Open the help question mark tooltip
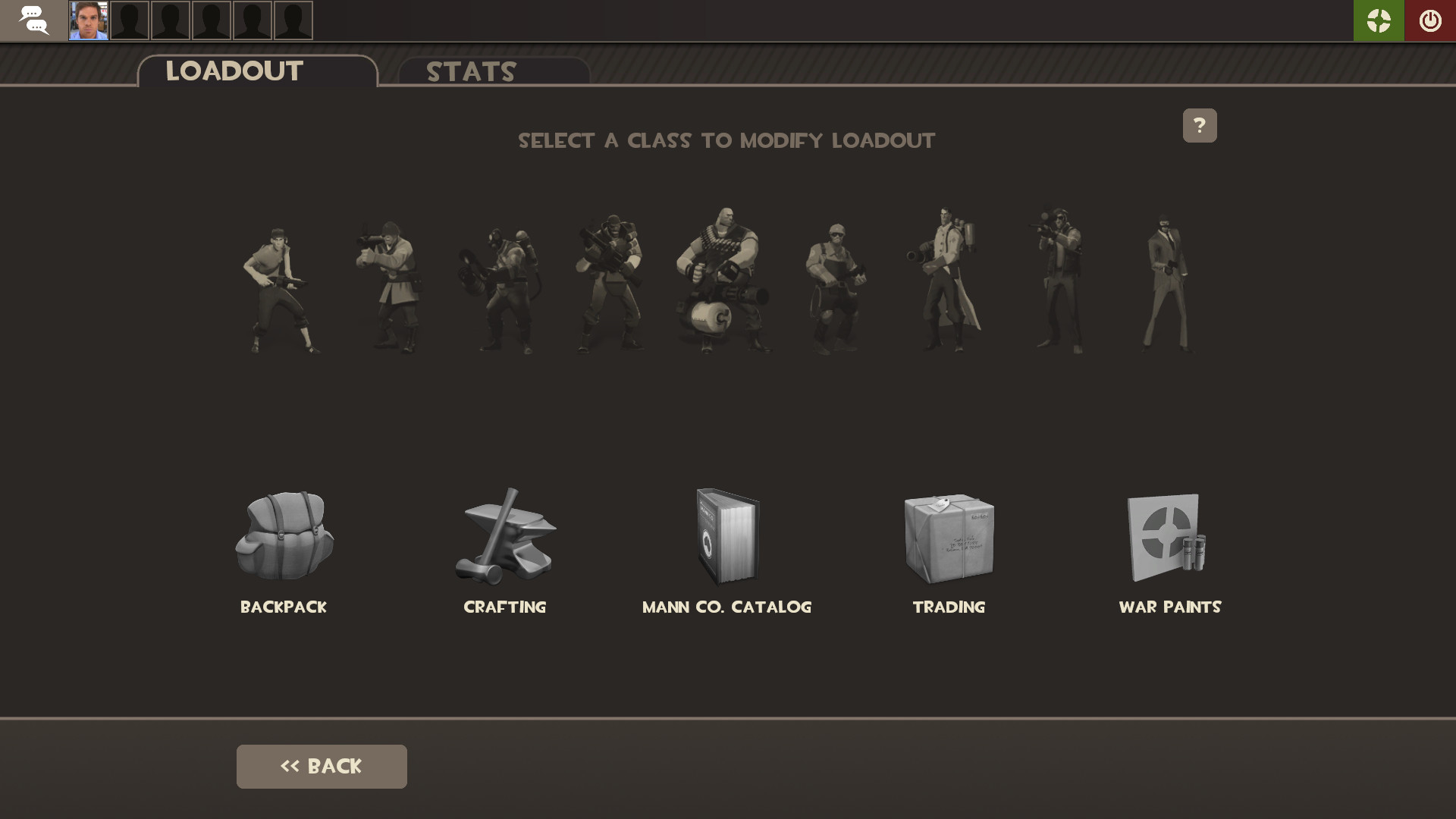This screenshot has width=1456, height=819. click(1200, 125)
